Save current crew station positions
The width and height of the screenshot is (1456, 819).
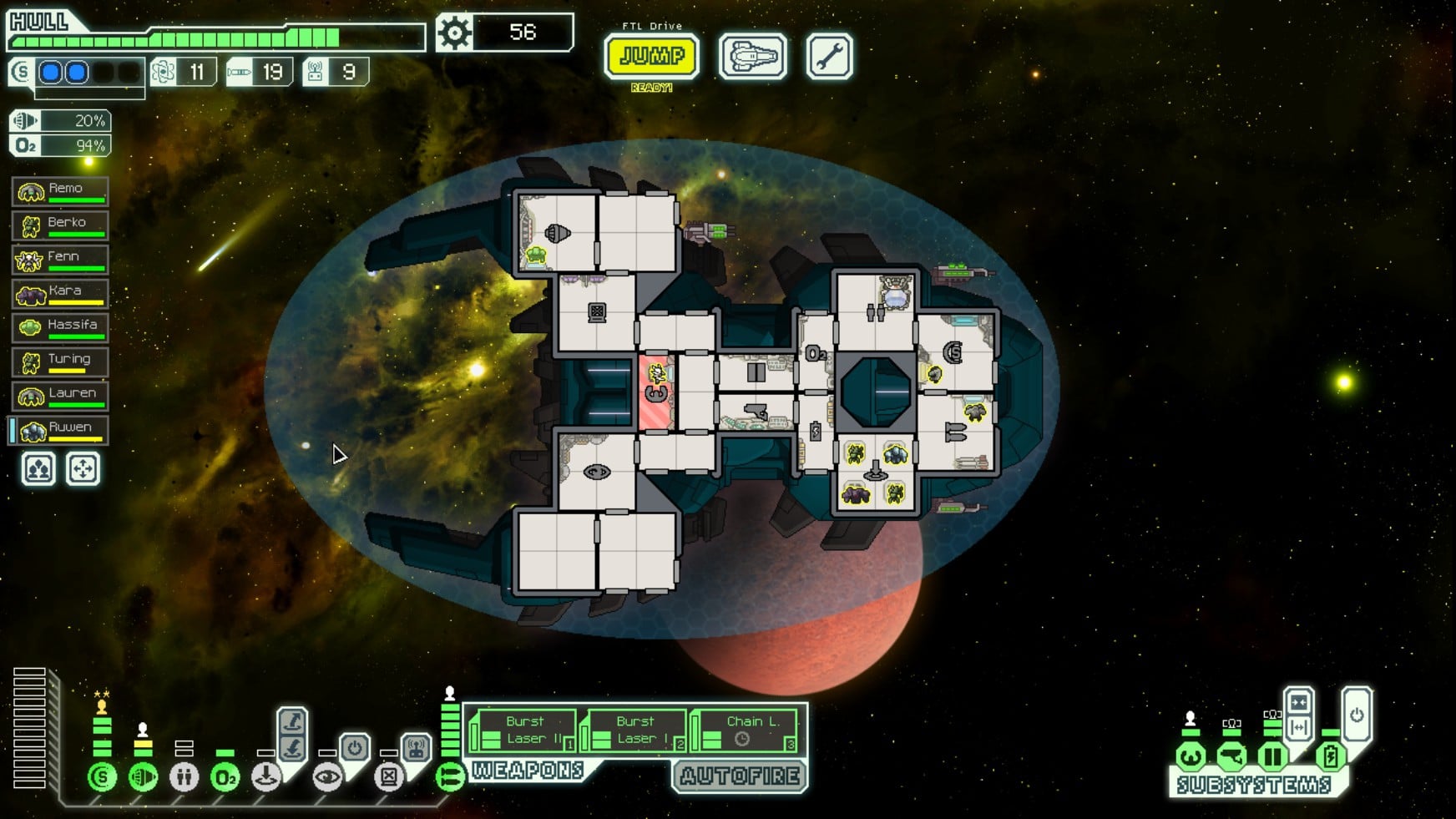click(38, 469)
